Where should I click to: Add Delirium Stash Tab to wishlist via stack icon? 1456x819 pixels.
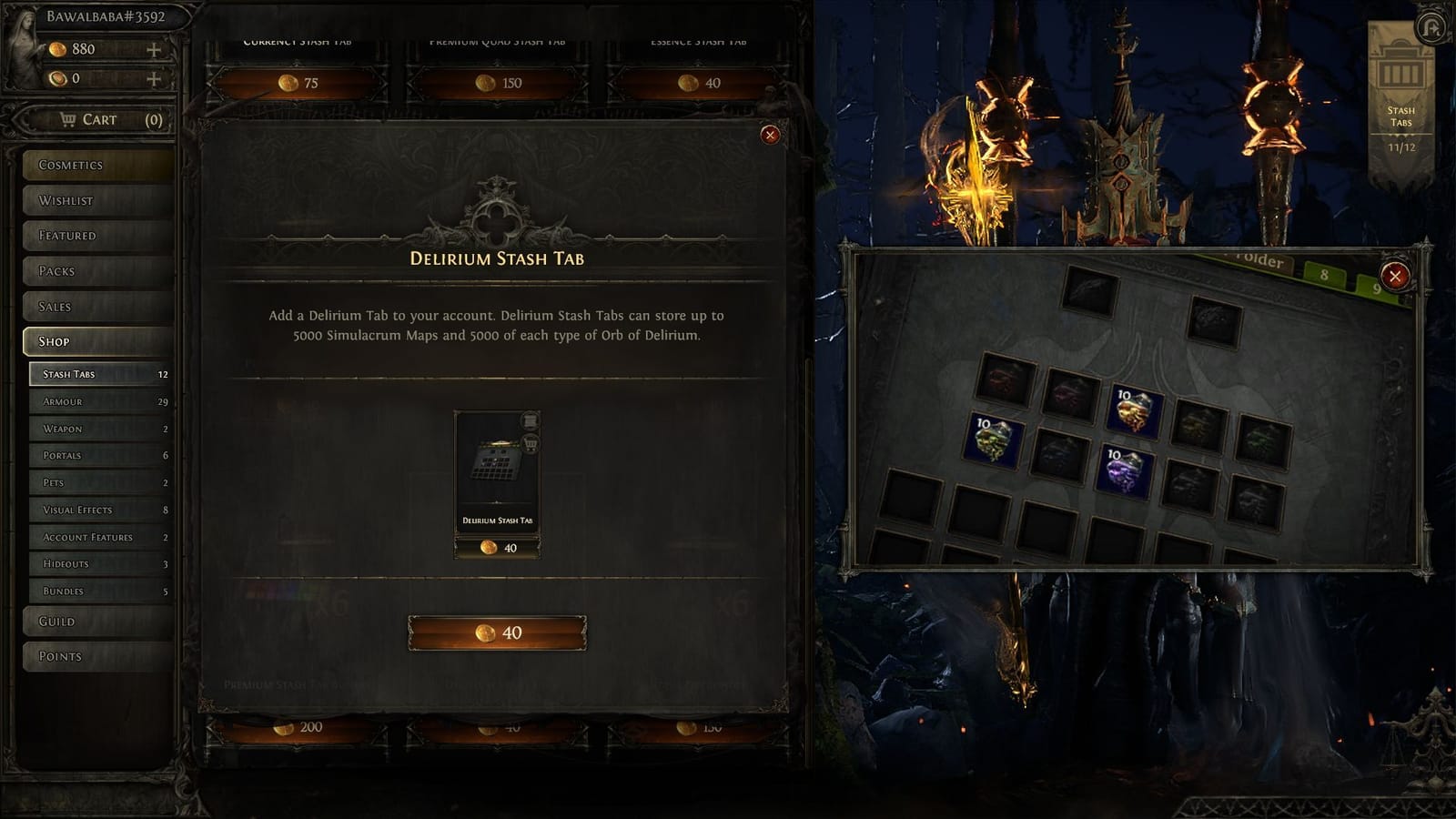click(x=531, y=420)
